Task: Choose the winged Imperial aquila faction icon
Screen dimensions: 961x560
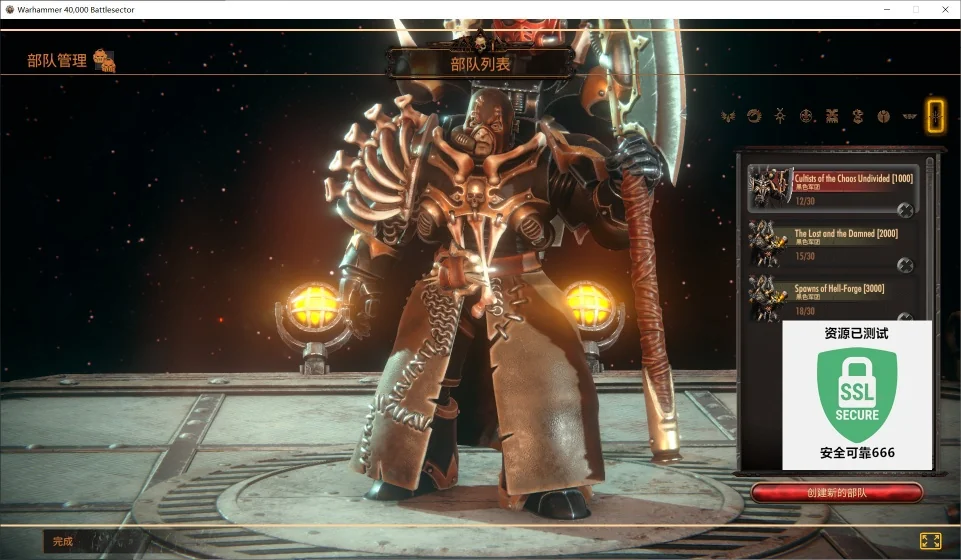Action: 910,116
